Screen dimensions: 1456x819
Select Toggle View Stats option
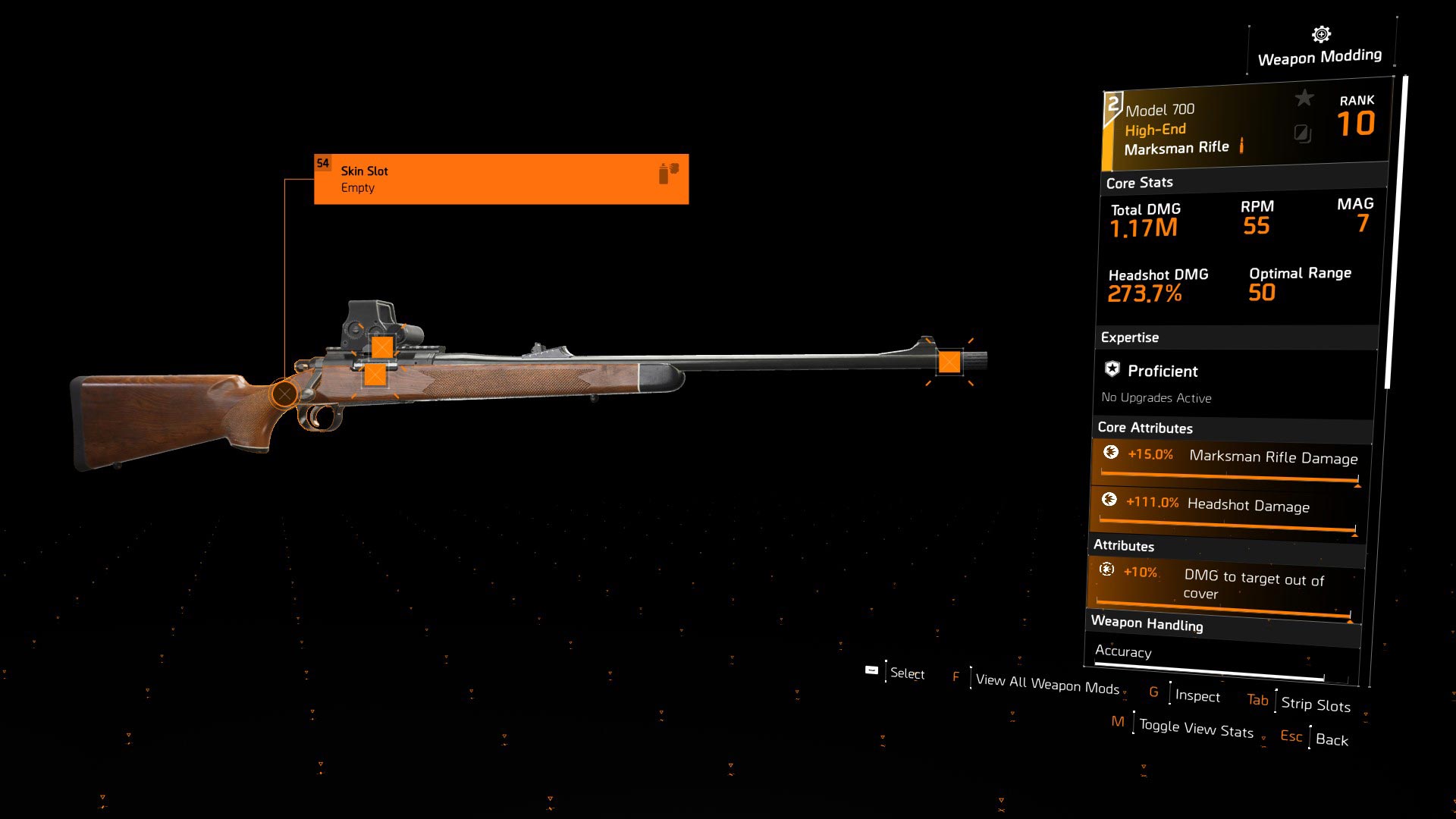point(1197,730)
